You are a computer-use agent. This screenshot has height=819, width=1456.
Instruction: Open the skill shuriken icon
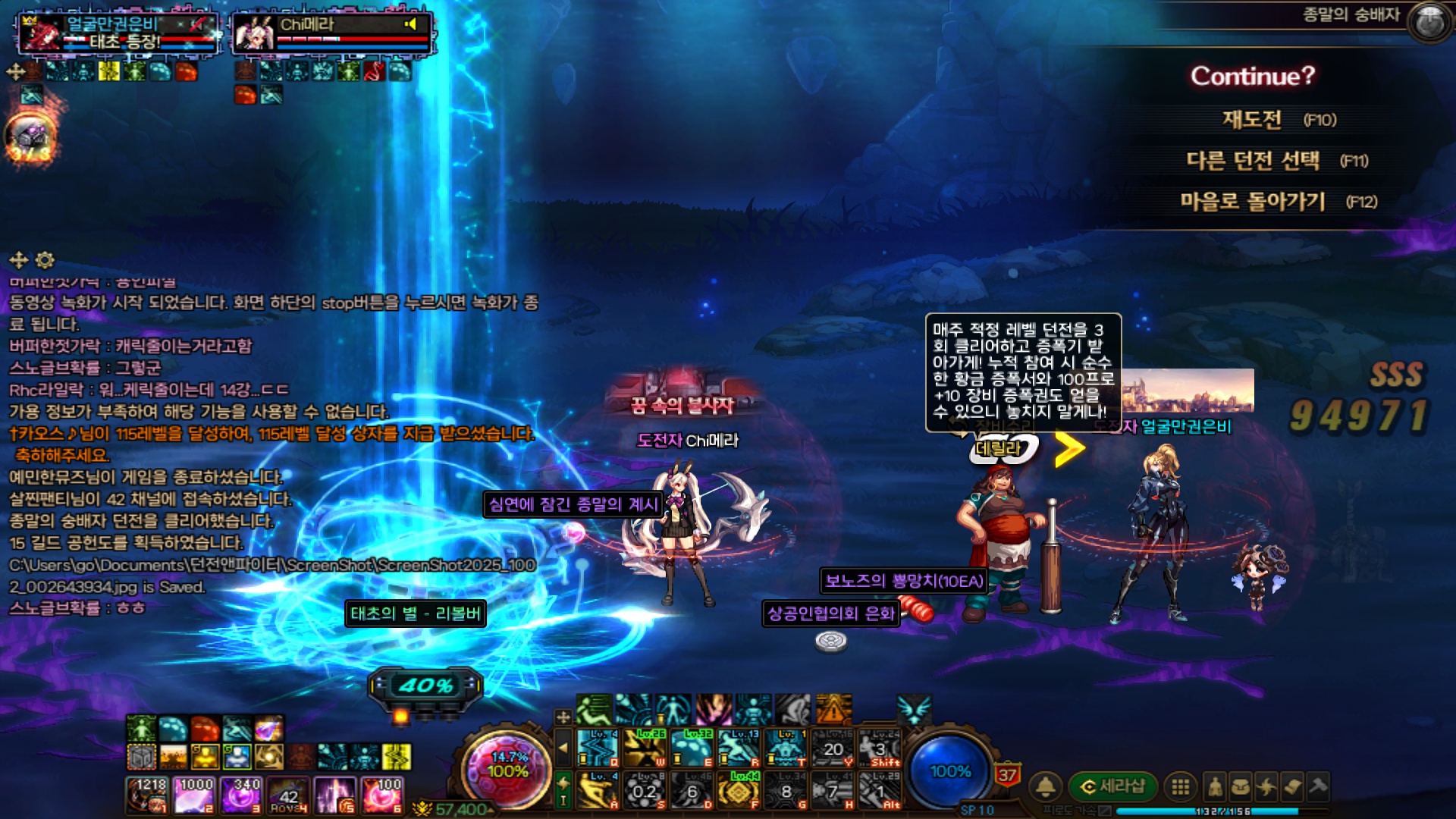[1266, 786]
